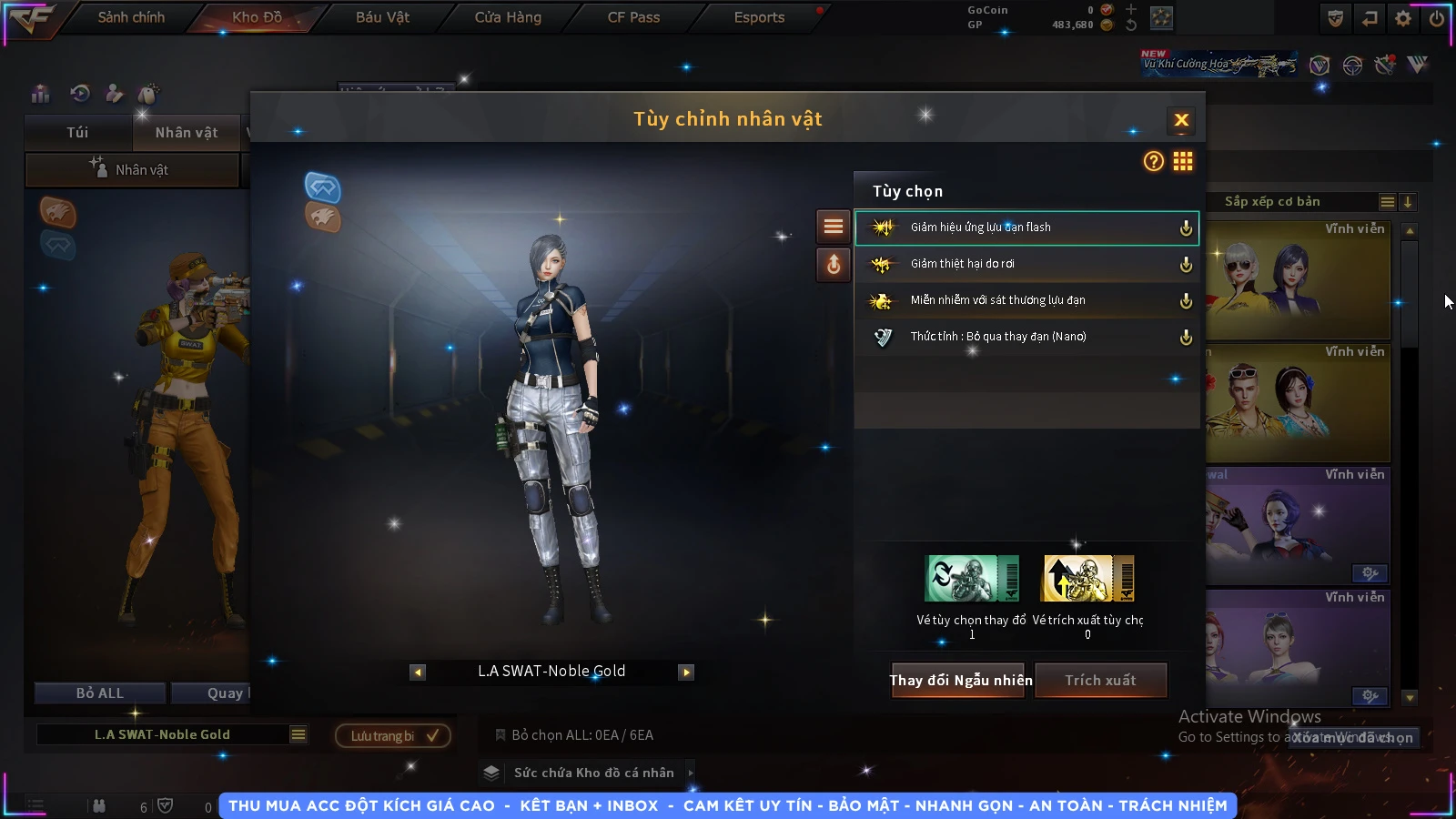1456x819 pixels.
Task: Select the Giảm hiệu ứng lựu đạn flash option
Action: (1026, 227)
